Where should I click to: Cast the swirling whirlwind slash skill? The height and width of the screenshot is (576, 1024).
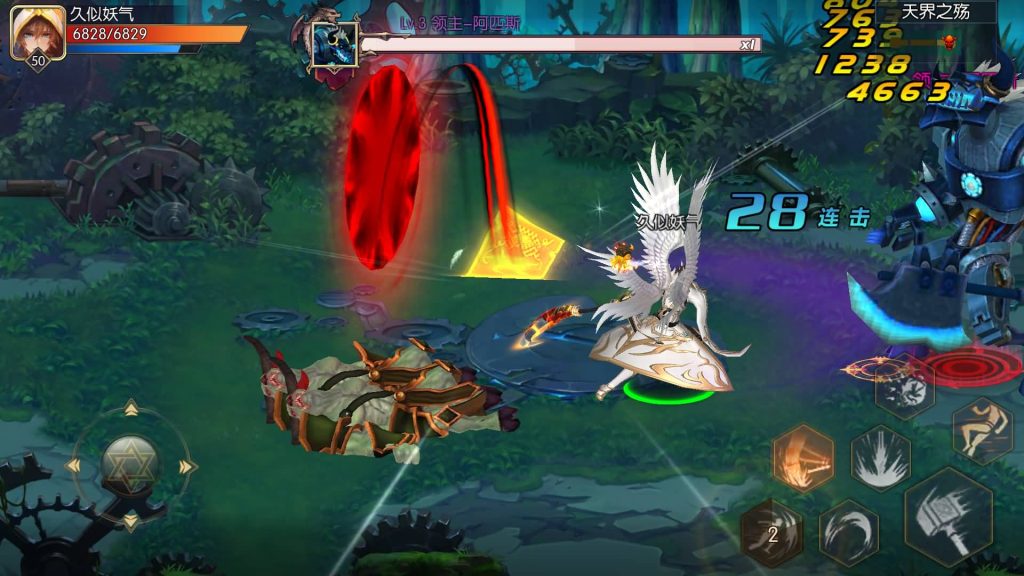point(848,531)
